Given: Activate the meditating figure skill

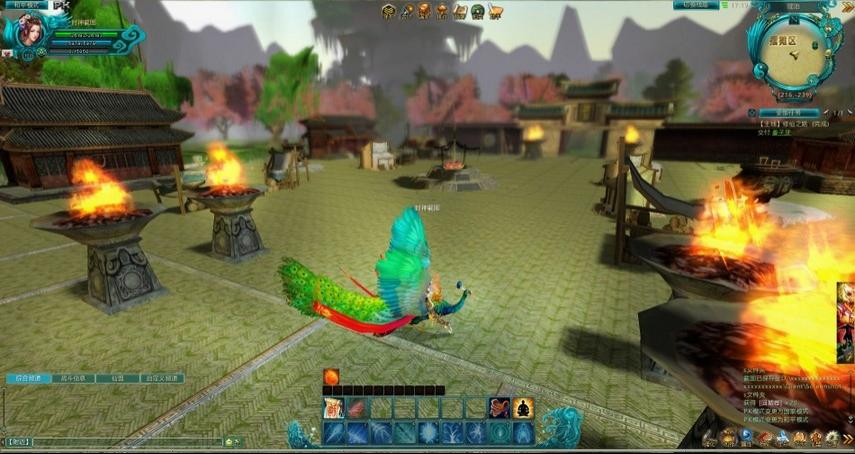Looking at the screenshot, I should pos(523,408).
